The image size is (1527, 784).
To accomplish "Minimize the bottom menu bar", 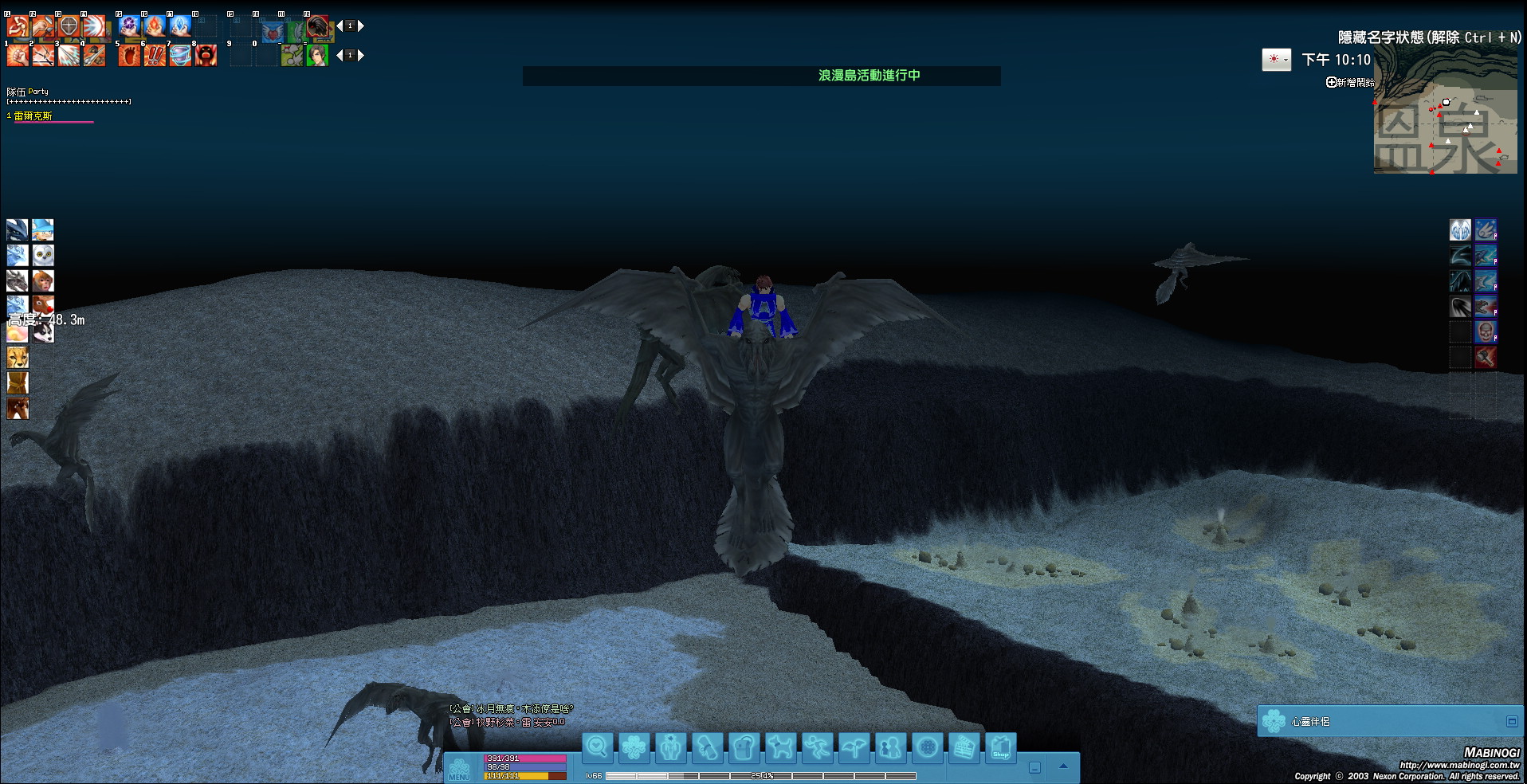I will [1034, 768].
